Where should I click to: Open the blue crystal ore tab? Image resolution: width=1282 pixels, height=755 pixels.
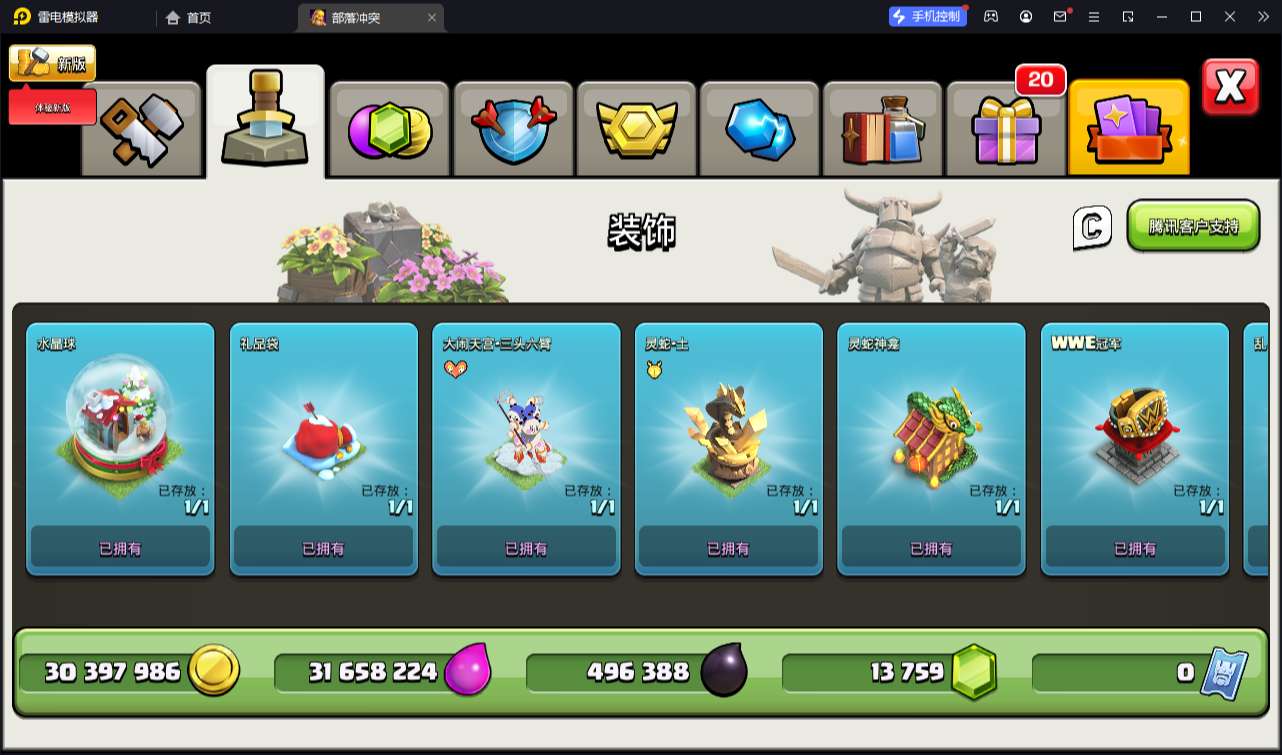[x=760, y=130]
